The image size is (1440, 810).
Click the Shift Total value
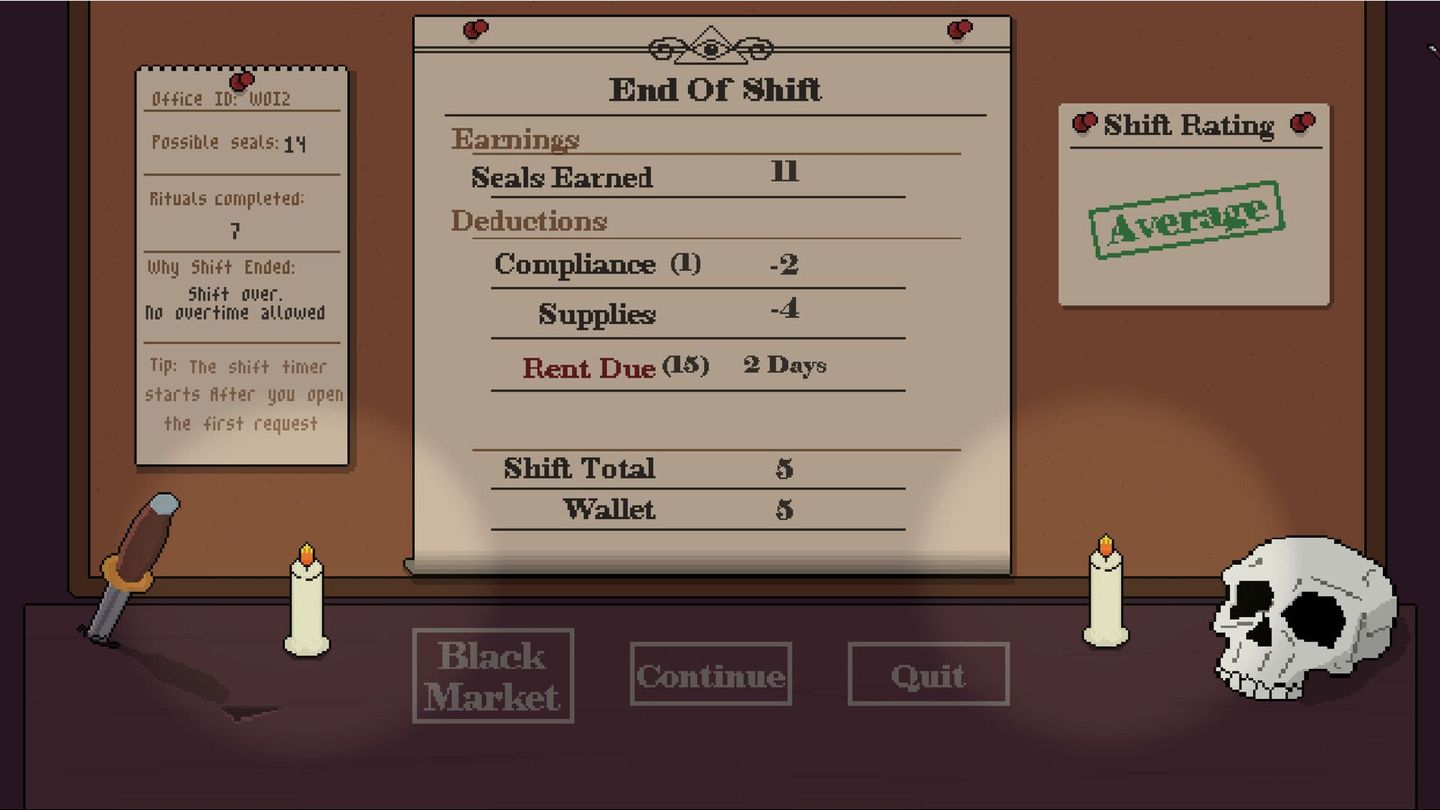click(x=783, y=468)
